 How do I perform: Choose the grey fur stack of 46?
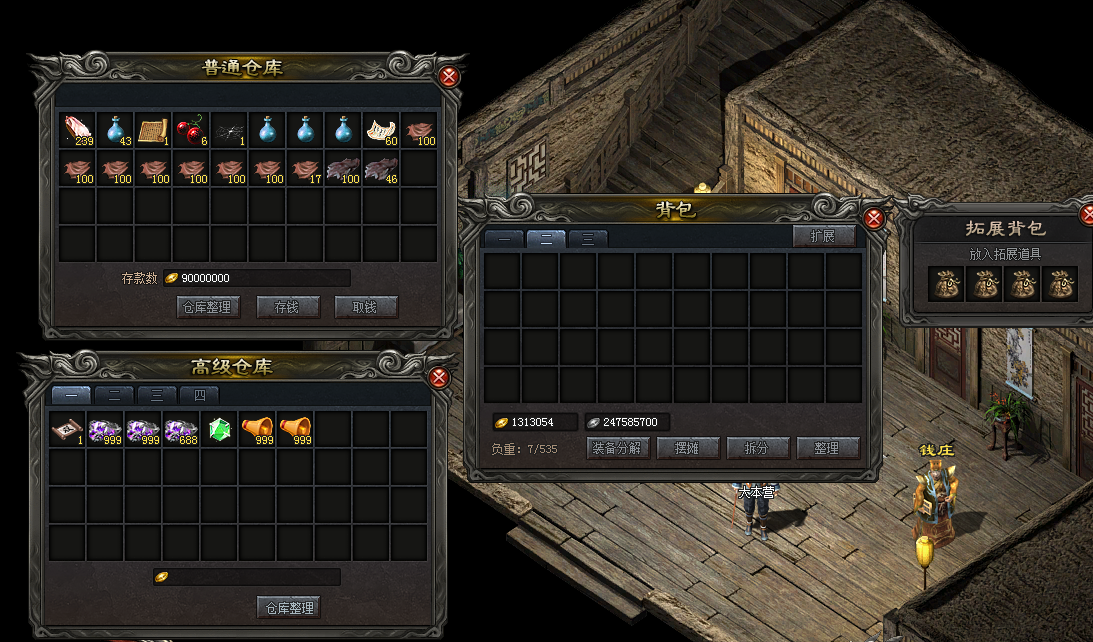coord(381,168)
